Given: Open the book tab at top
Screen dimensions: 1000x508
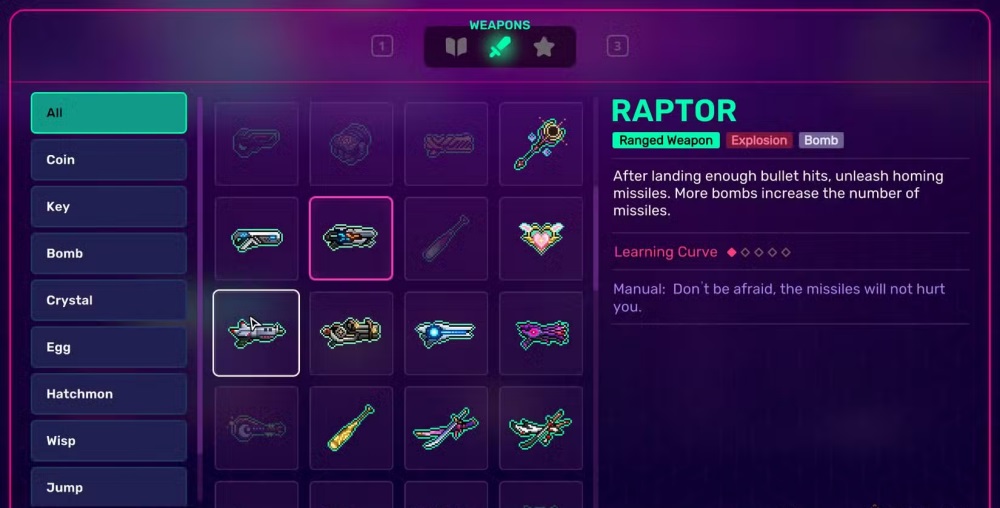Looking at the screenshot, I should [x=456, y=47].
